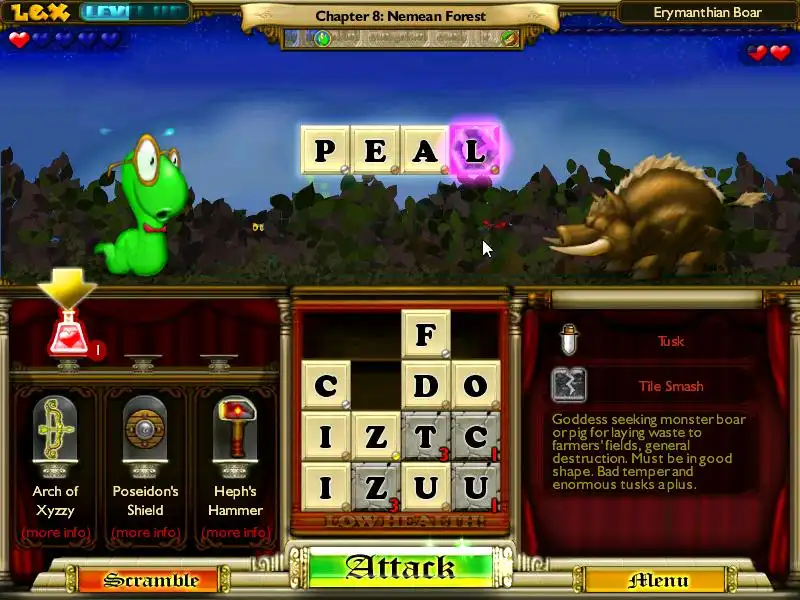Screen dimensions: 800x600
Task: Take back the A tile from the word
Action: pos(425,150)
